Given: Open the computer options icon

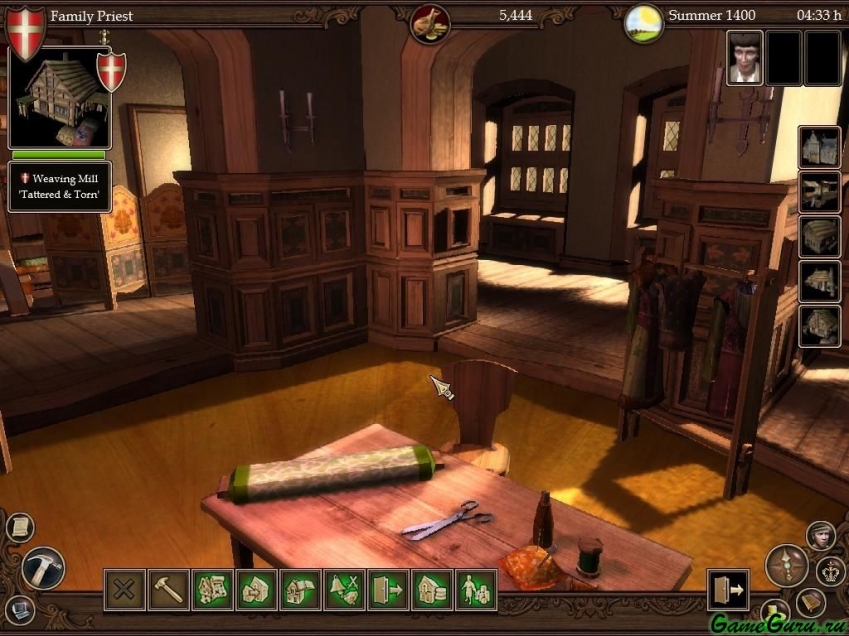Looking at the screenshot, I should (19, 607).
